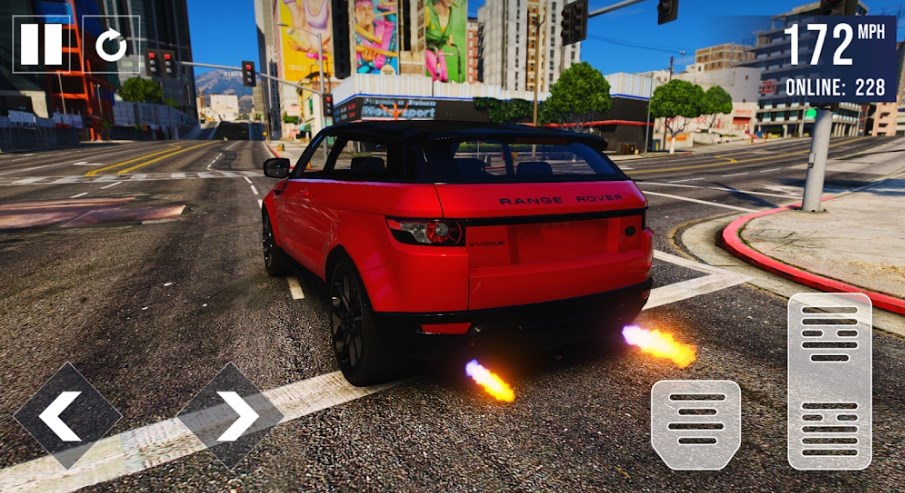Viewport: 905px width, 493px height.
Task: Tap the circular restart arrow button
Action: tap(111, 44)
